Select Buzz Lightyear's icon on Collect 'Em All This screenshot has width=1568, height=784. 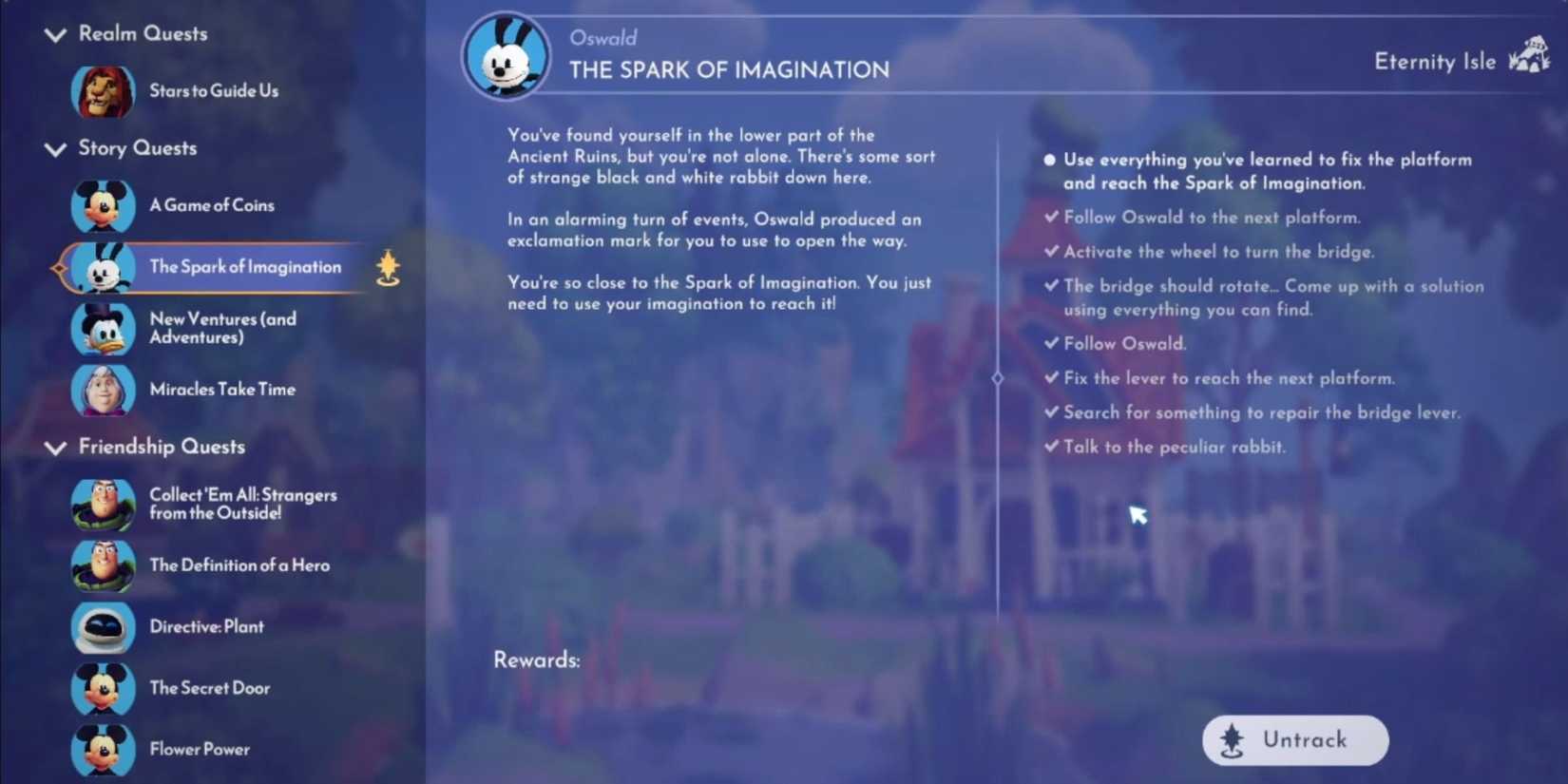tap(103, 504)
